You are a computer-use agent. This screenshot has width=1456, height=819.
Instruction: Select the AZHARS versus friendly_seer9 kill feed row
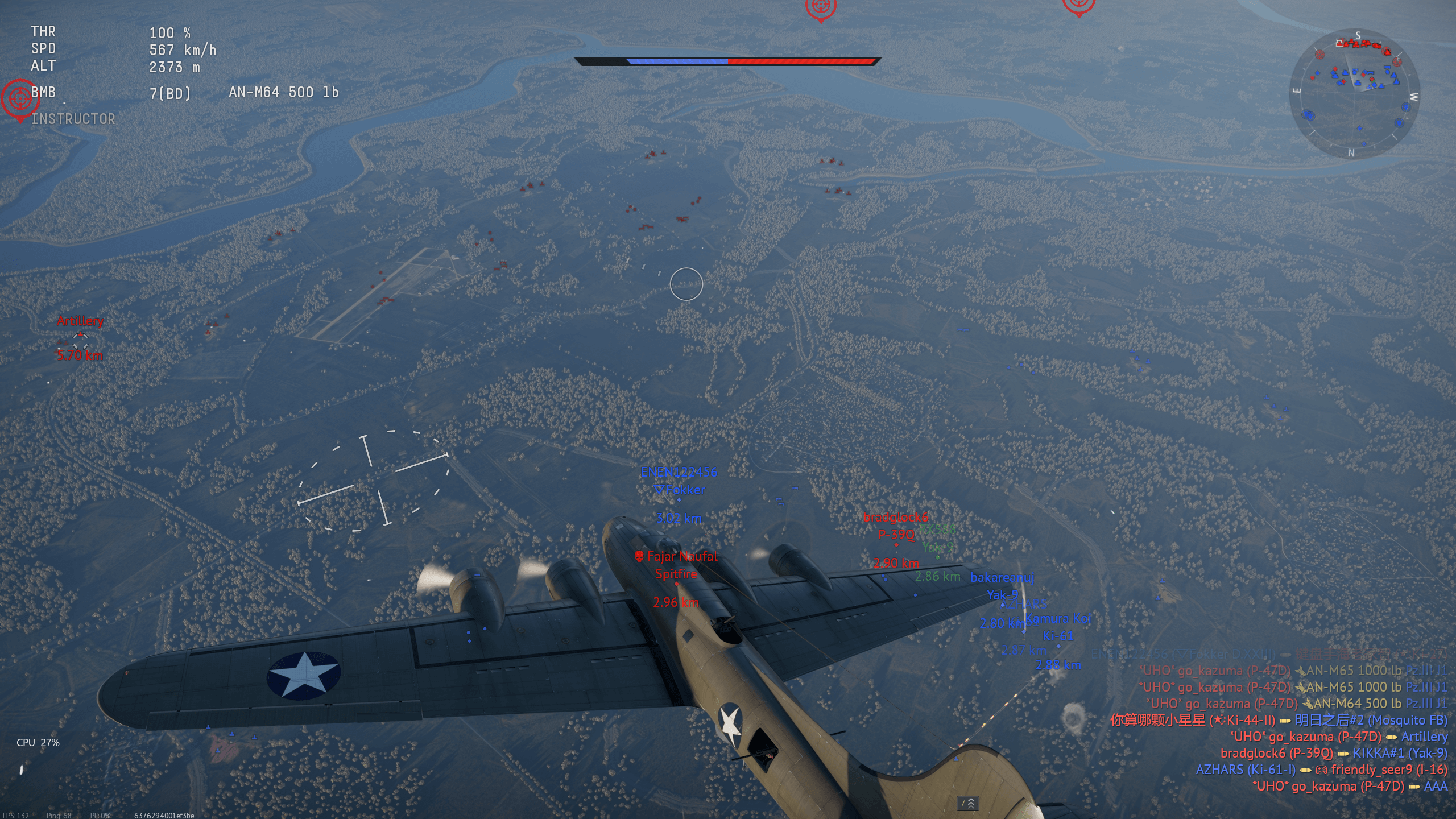1321,770
